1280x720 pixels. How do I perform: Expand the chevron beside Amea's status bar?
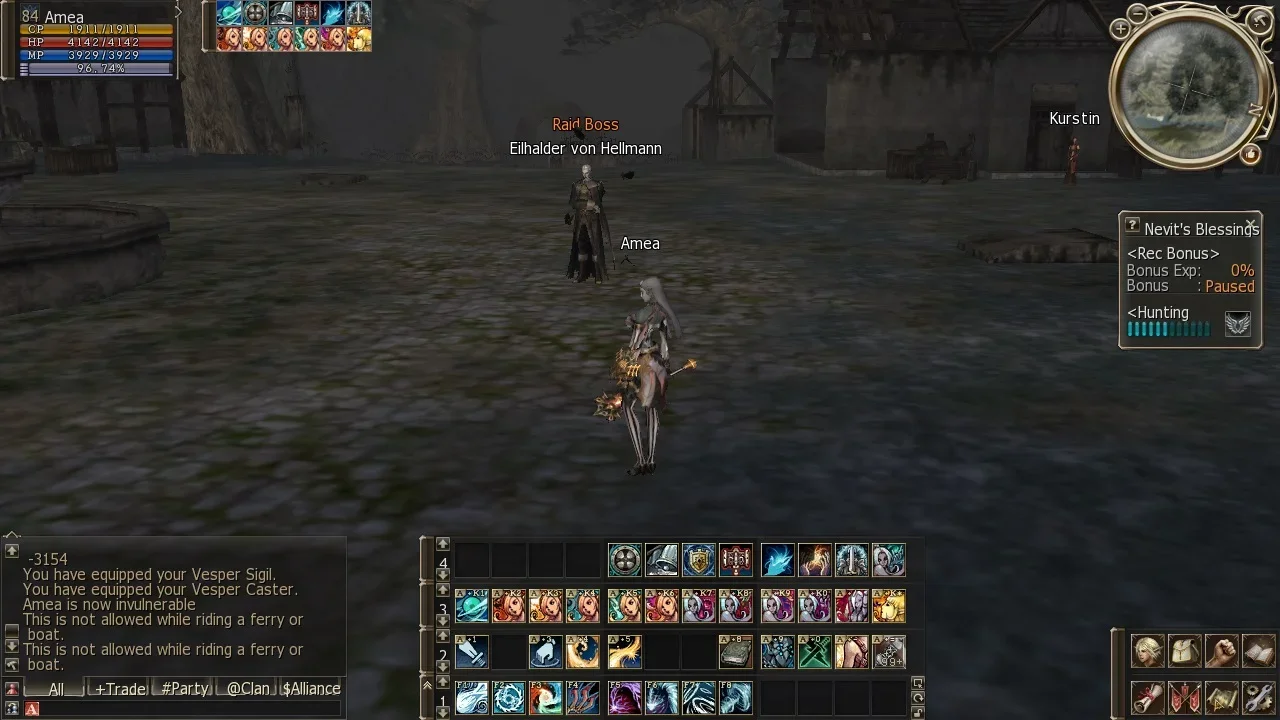click(x=179, y=12)
